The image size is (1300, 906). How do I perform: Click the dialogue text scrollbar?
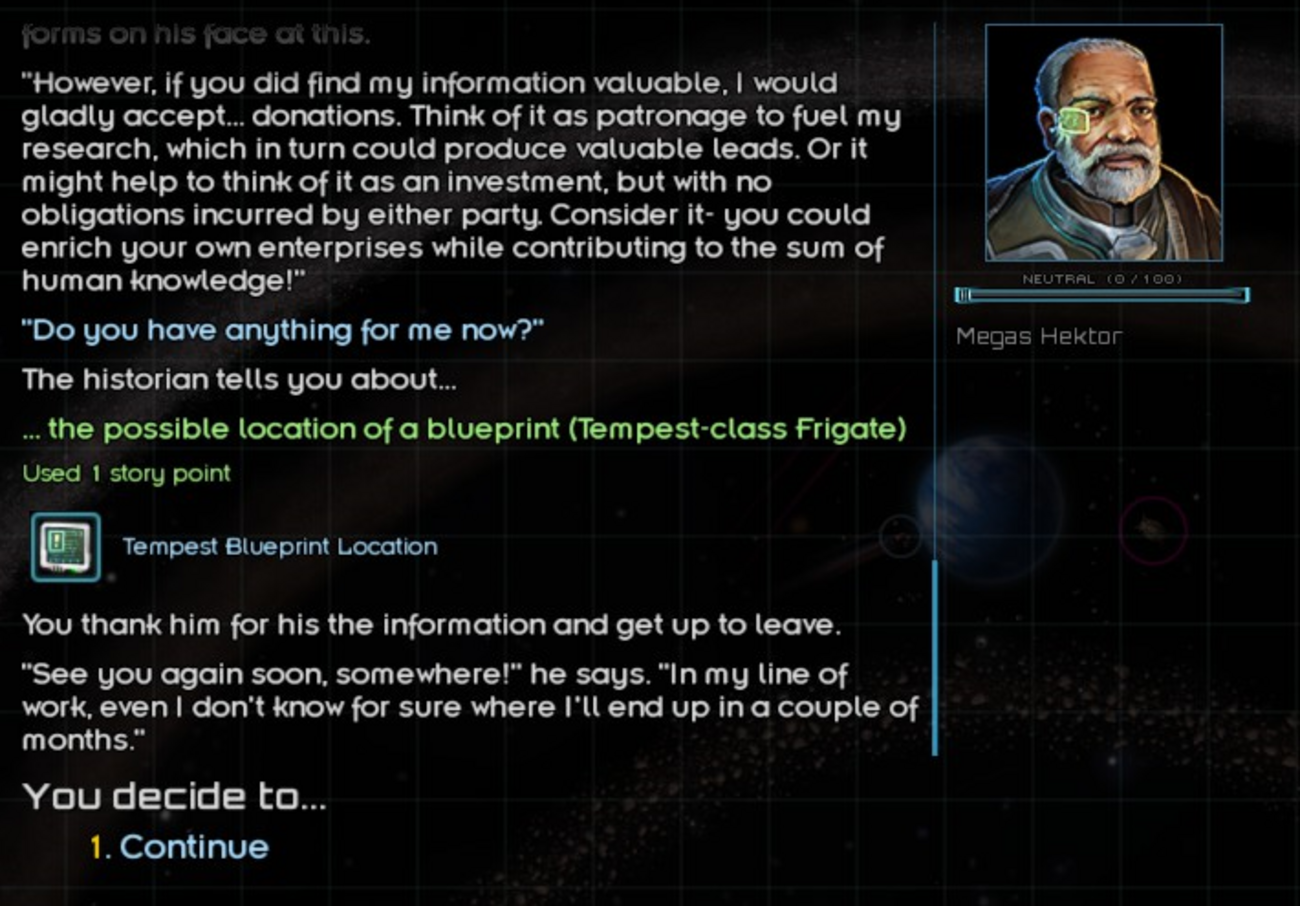pos(935,656)
